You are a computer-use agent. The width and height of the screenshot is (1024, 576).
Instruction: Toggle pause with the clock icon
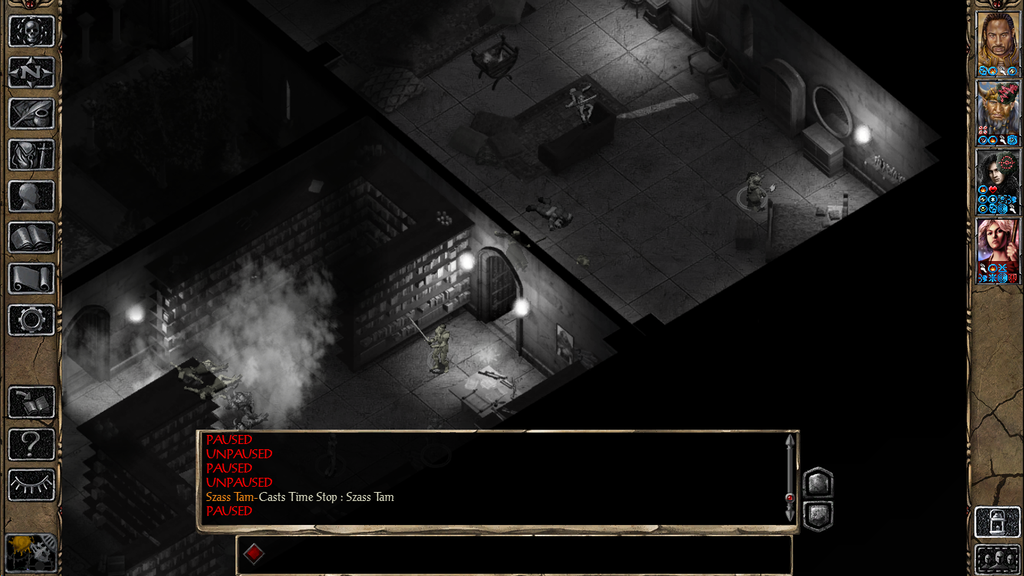[x=31, y=551]
